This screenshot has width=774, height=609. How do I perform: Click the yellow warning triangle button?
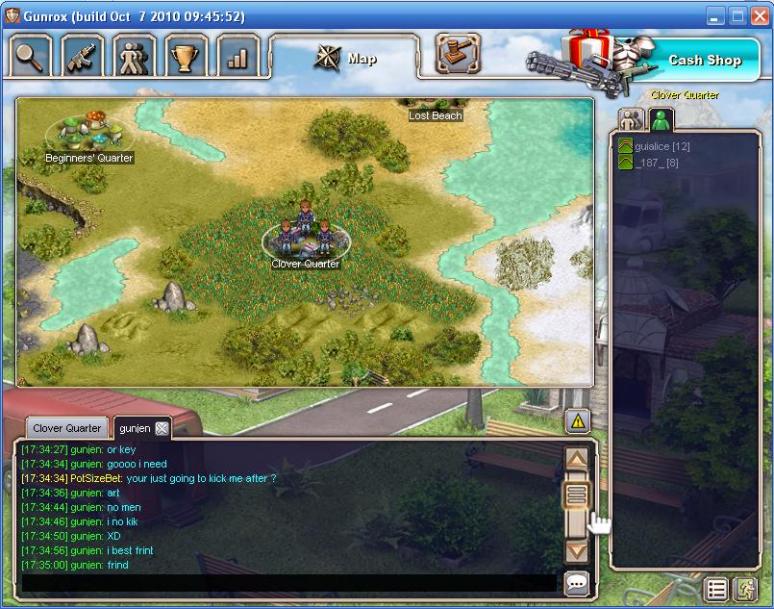(x=578, y=421)
